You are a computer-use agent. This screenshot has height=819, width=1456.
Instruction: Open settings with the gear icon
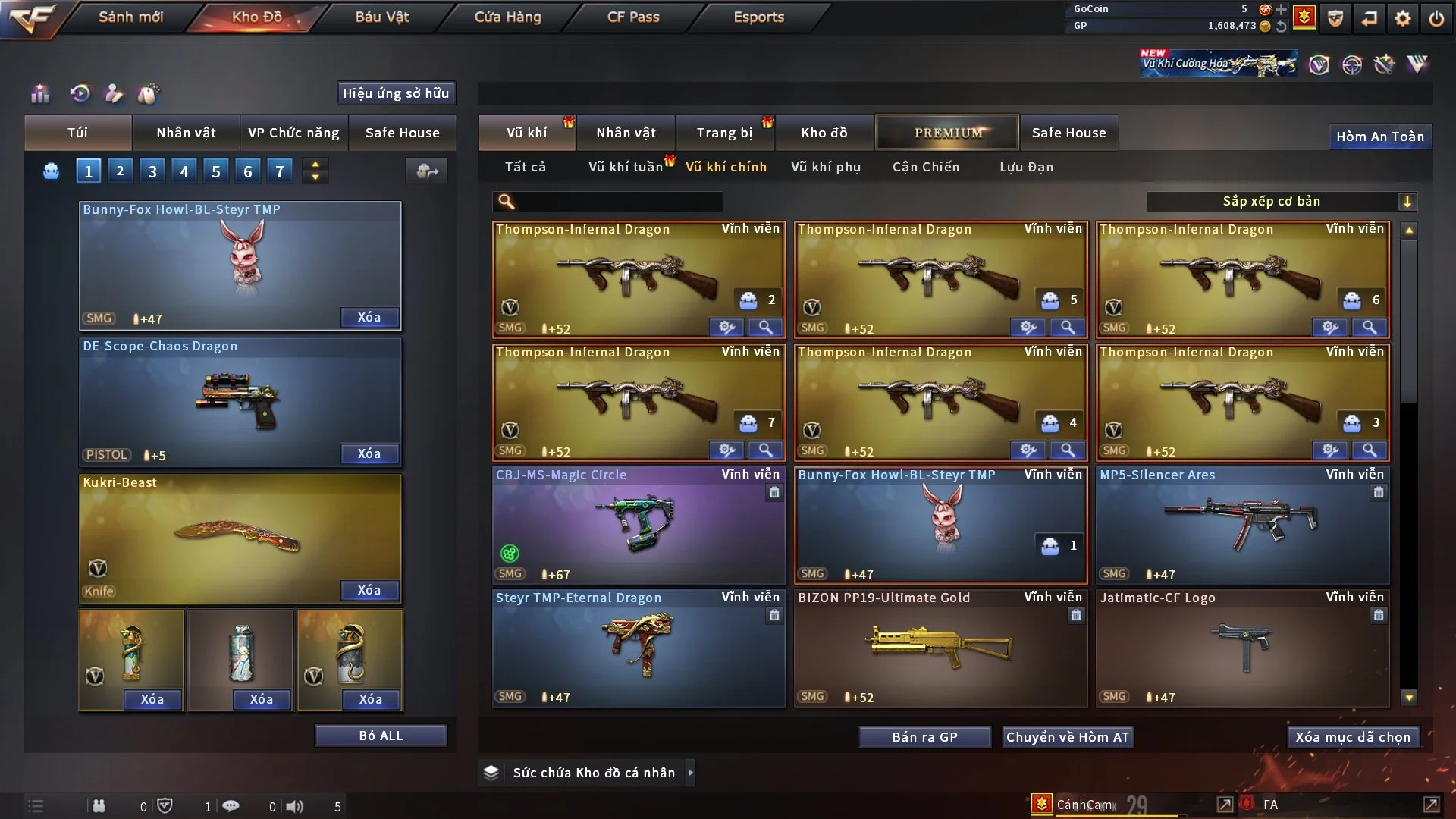coord(1402,18)
